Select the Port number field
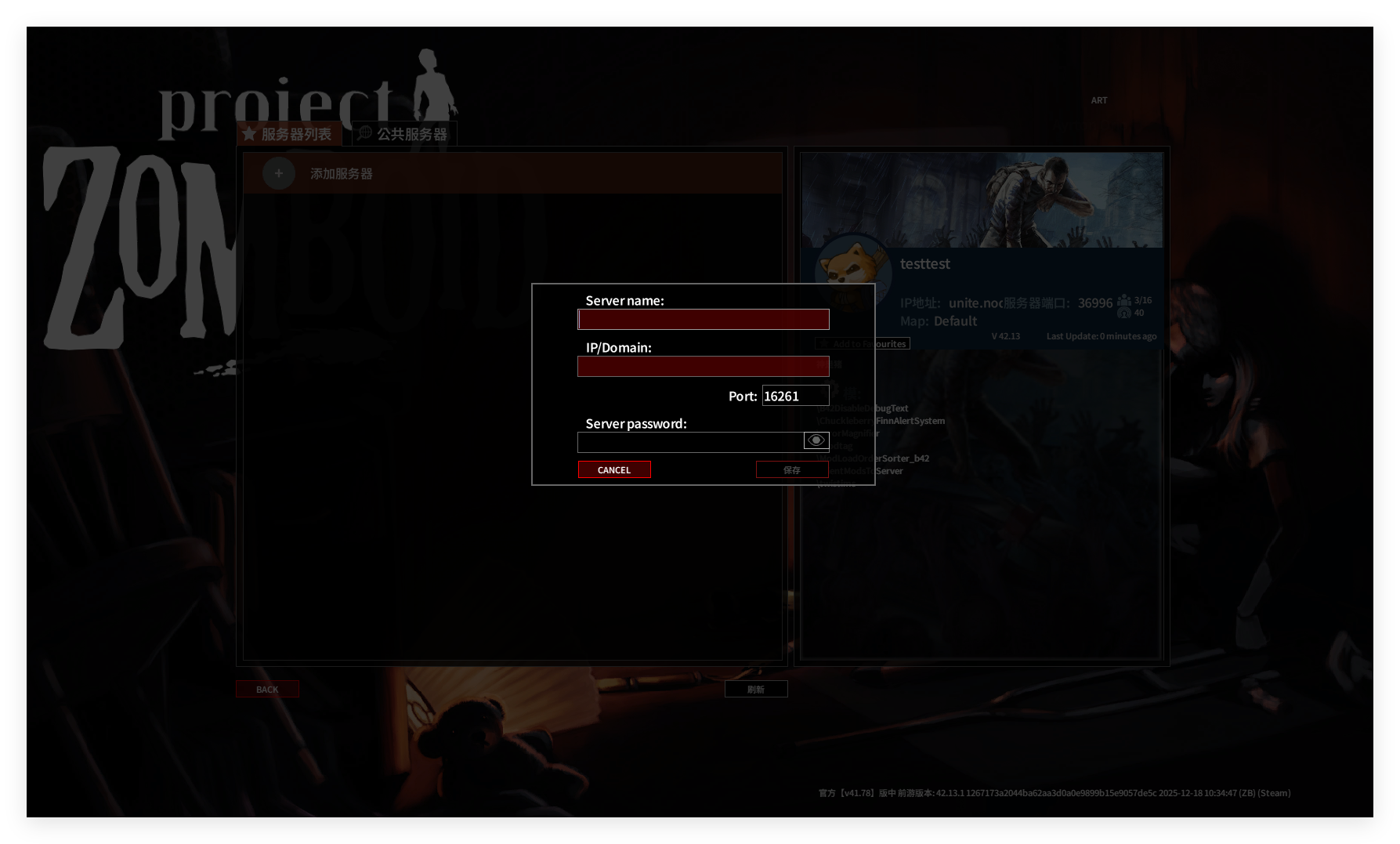 [795, 396]
